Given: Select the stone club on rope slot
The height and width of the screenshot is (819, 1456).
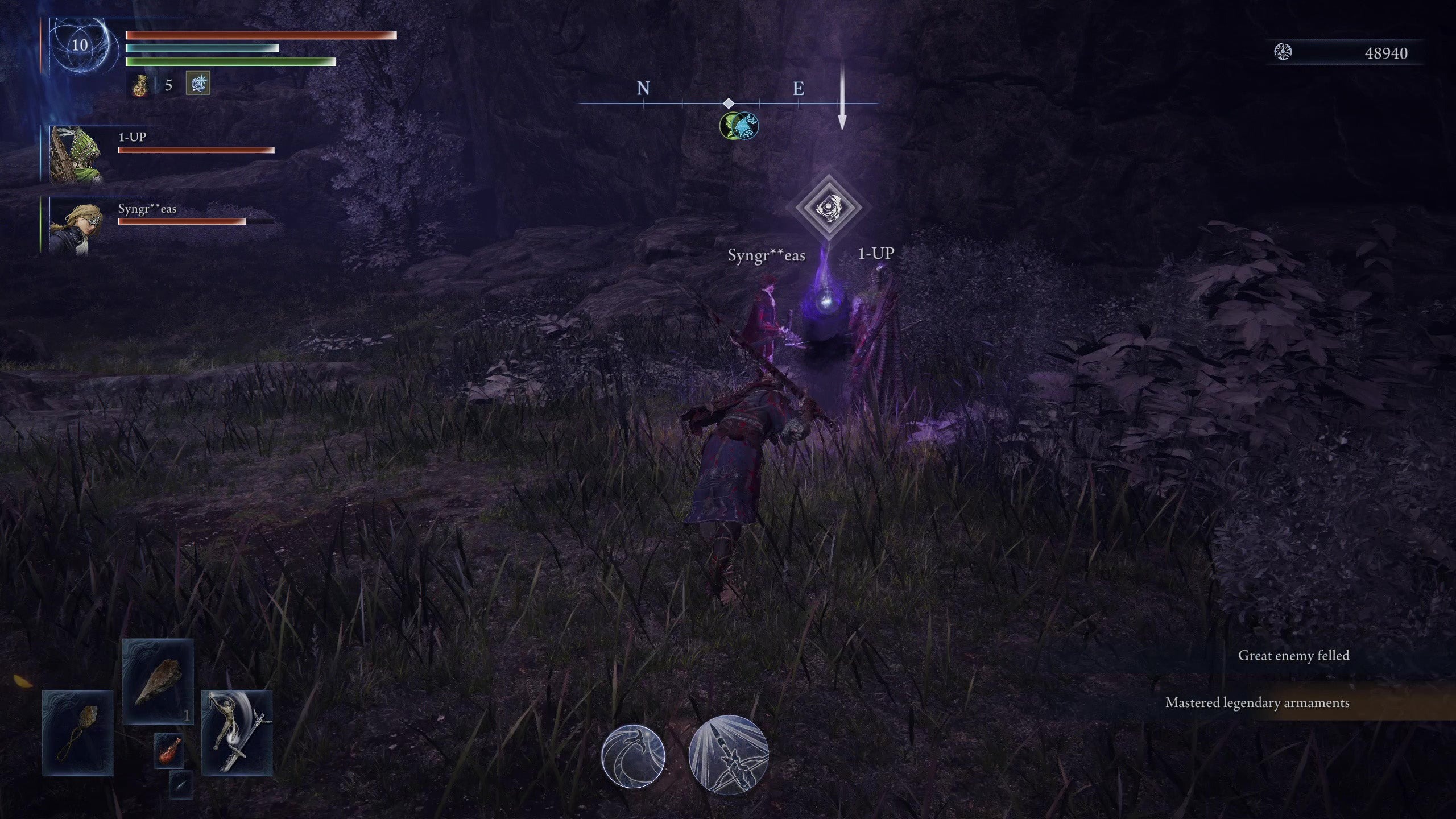Looking at the screenshot, I should click(78, 733).
